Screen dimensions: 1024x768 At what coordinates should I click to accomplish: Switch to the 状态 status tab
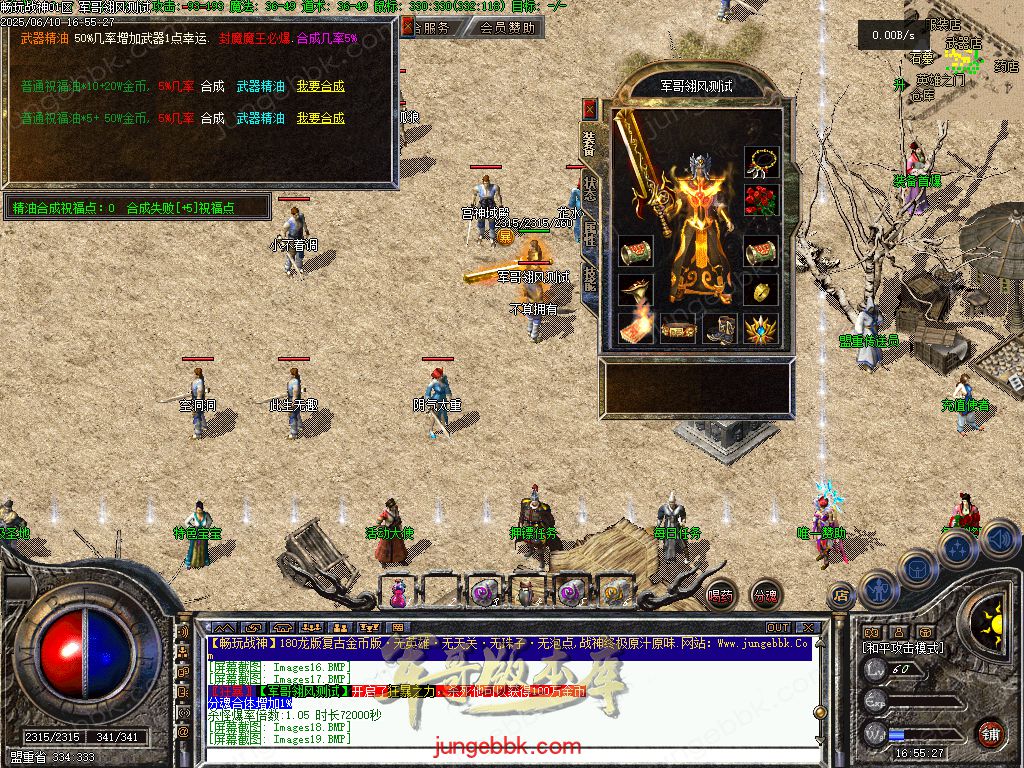(x=590, y=191)
